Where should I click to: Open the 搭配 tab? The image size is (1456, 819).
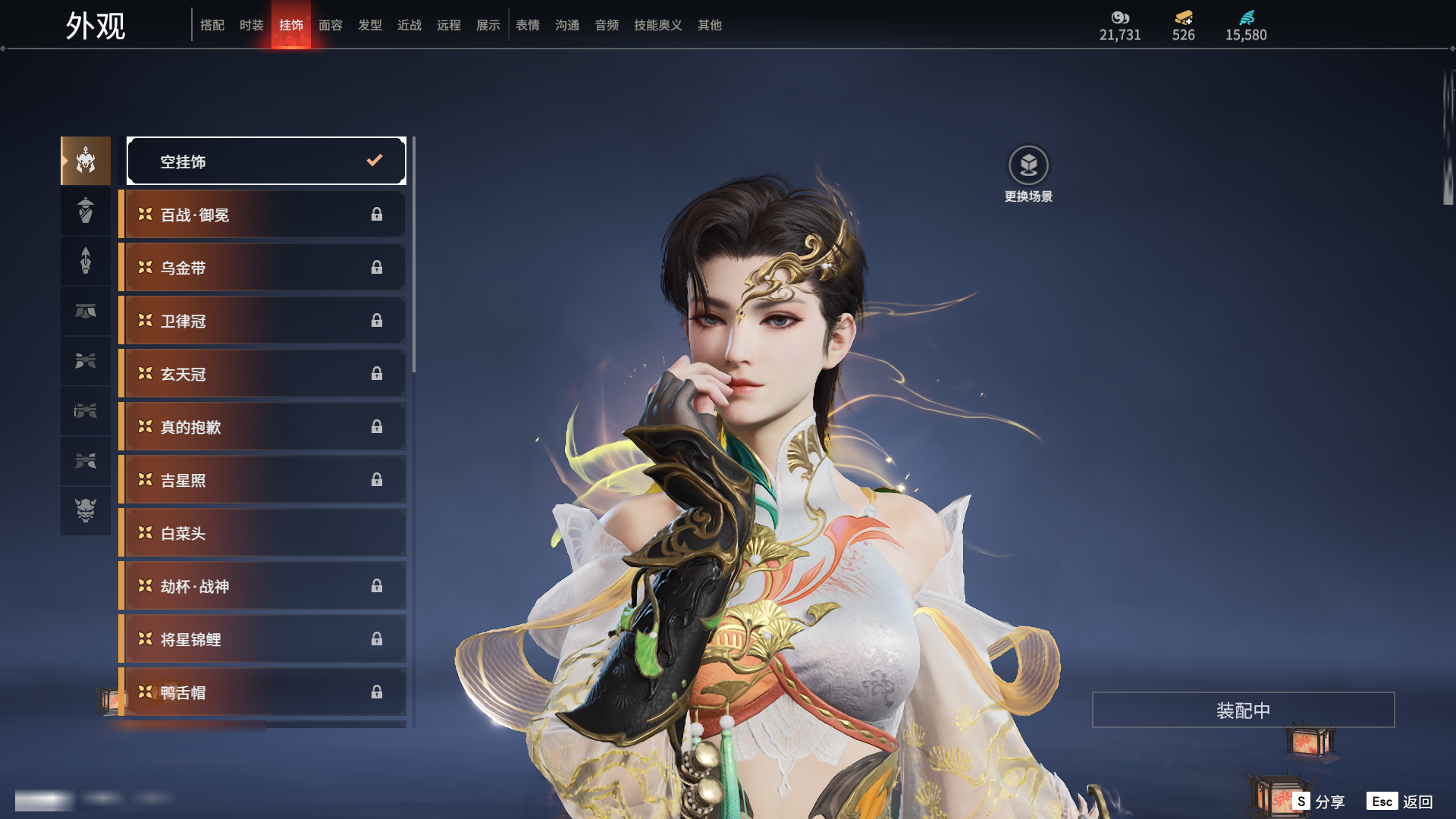[212, 25]
